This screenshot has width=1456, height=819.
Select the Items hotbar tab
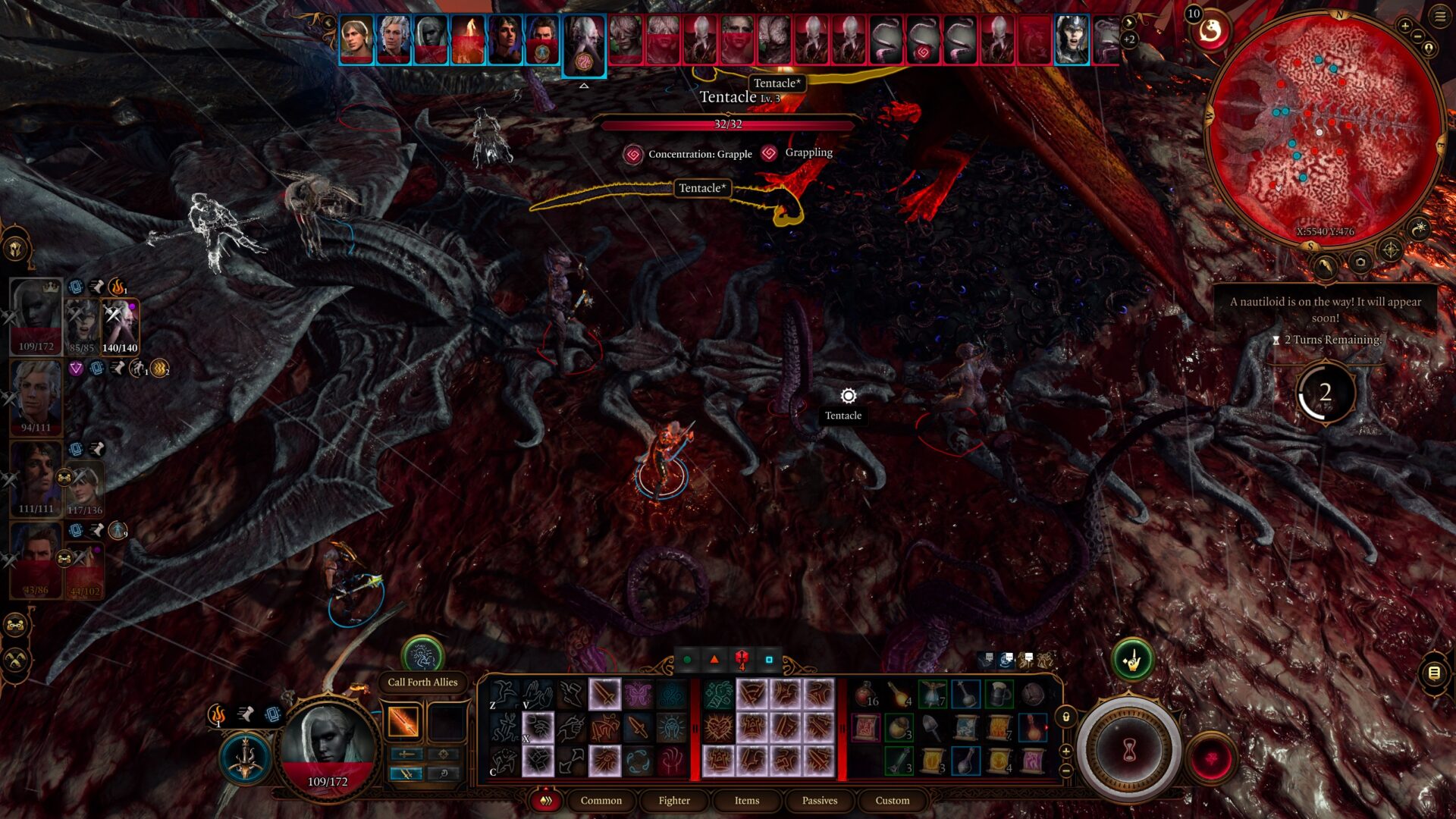746,800
